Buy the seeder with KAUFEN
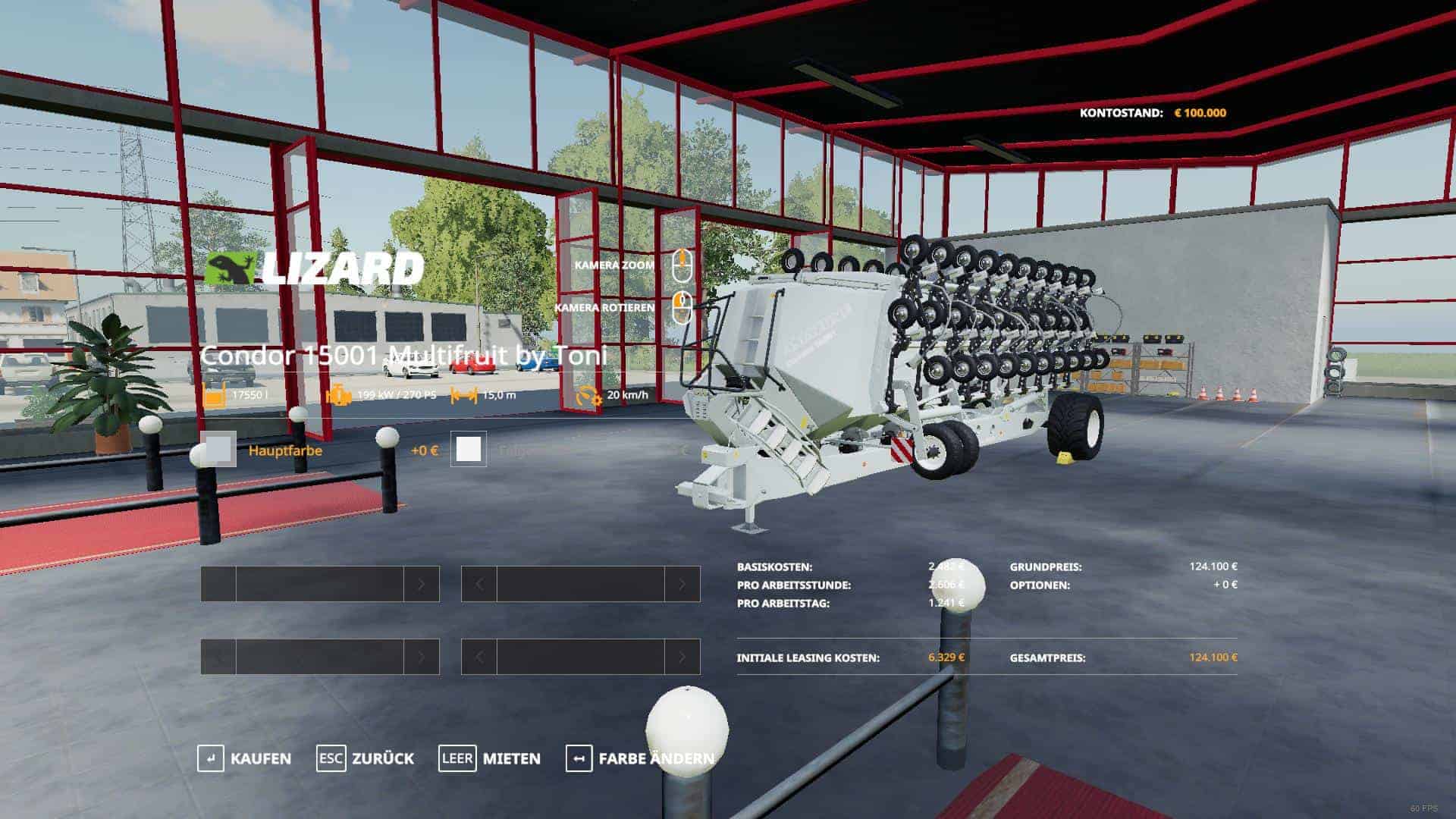1456x819 pixels. tap(244, 758)
